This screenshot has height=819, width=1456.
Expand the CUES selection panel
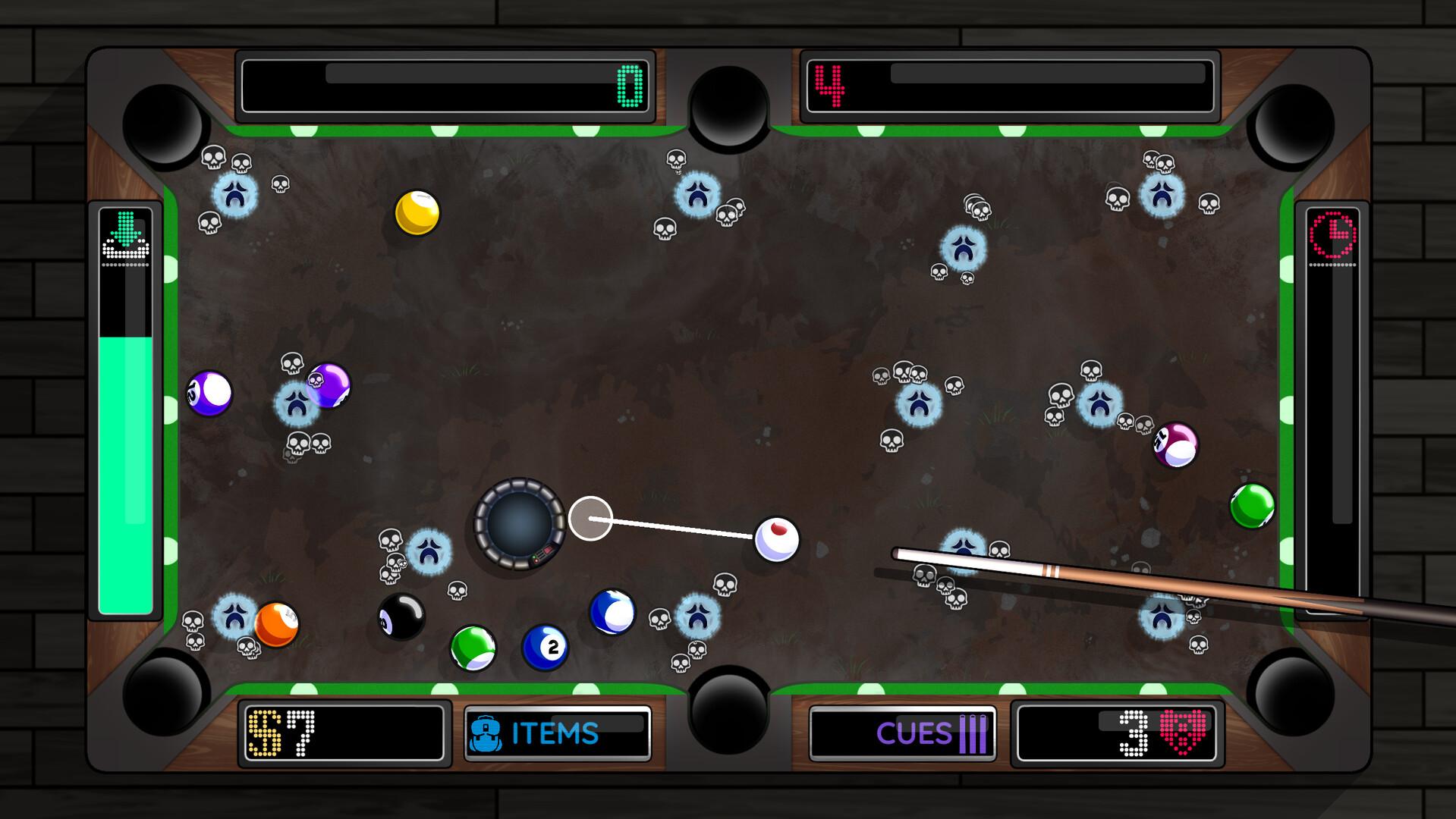click(903, 732)
